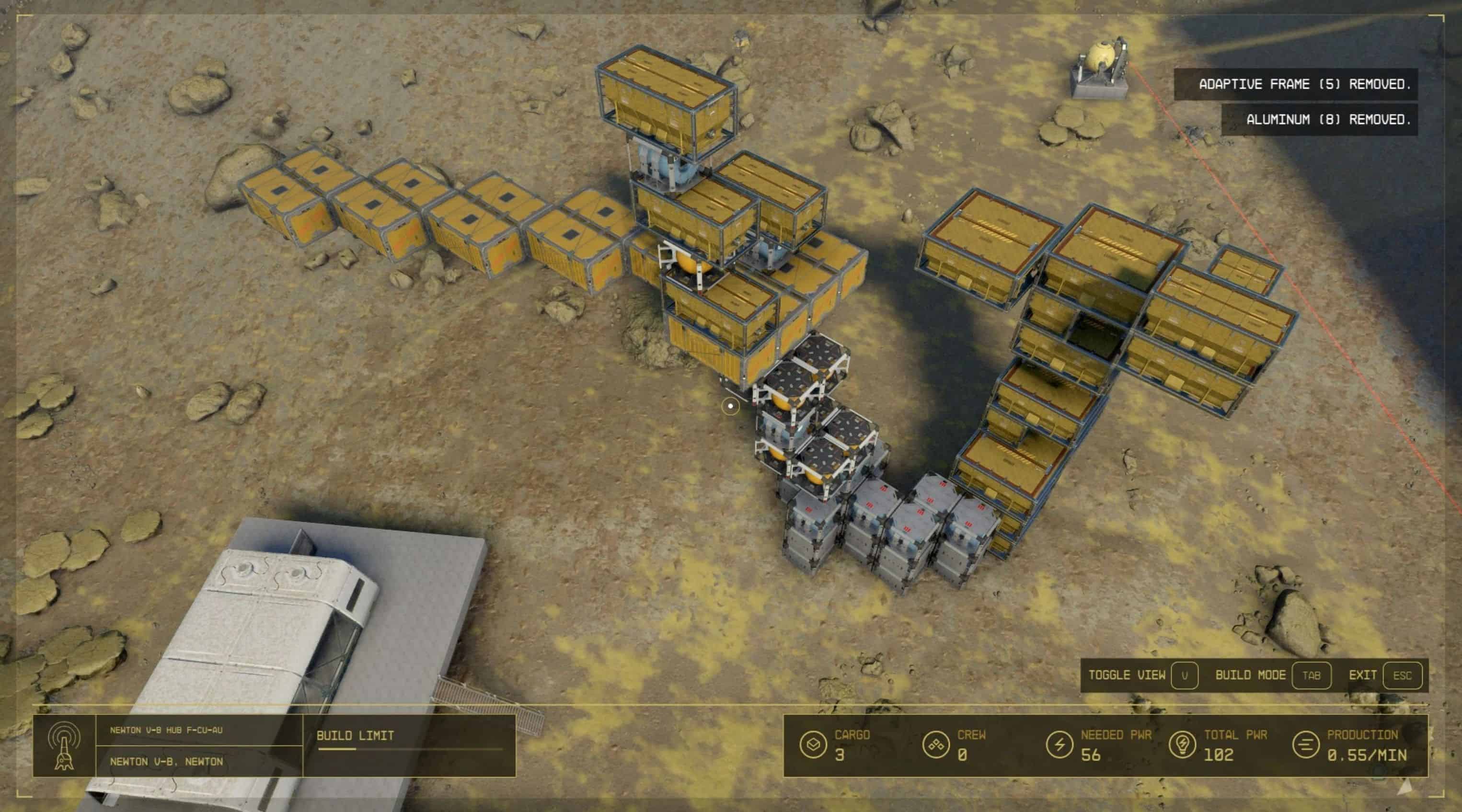Screen dimensions: 1462x812
Task: Exit the outpost builder
Action: (x=1402, y=675)
